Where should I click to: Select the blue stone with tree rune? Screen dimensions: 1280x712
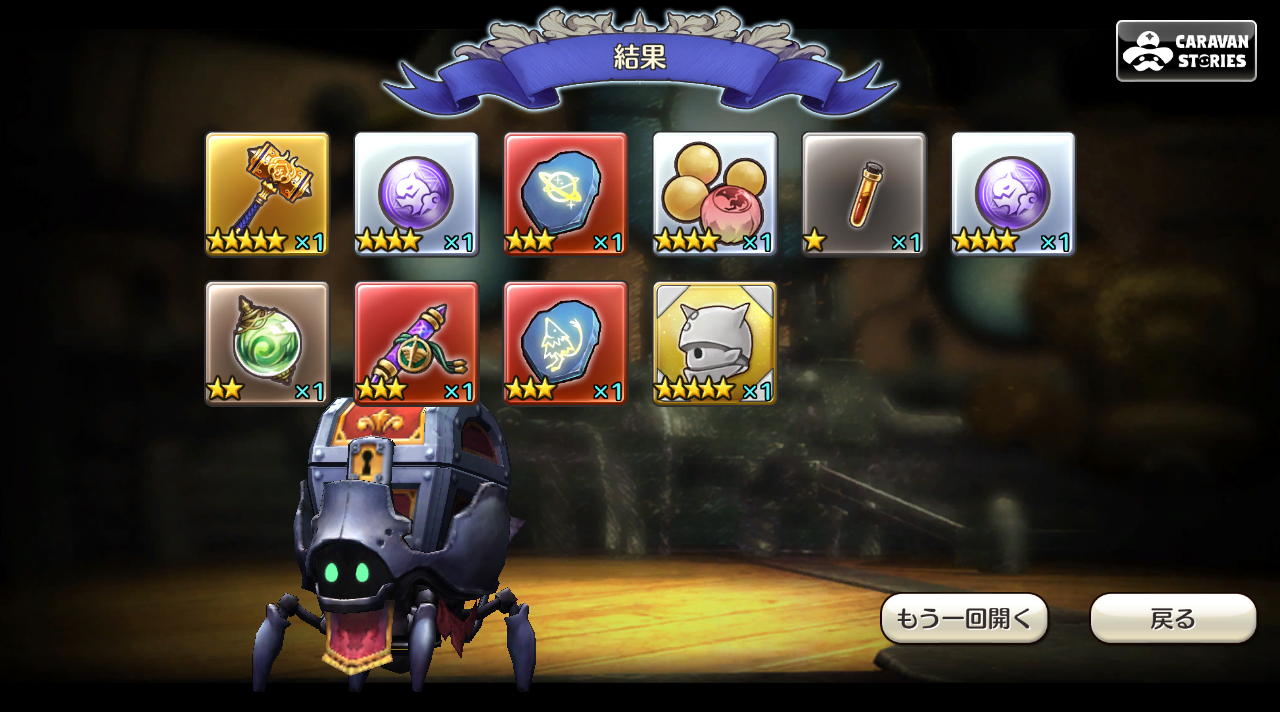pyautogui.click(x=565, y=342)
